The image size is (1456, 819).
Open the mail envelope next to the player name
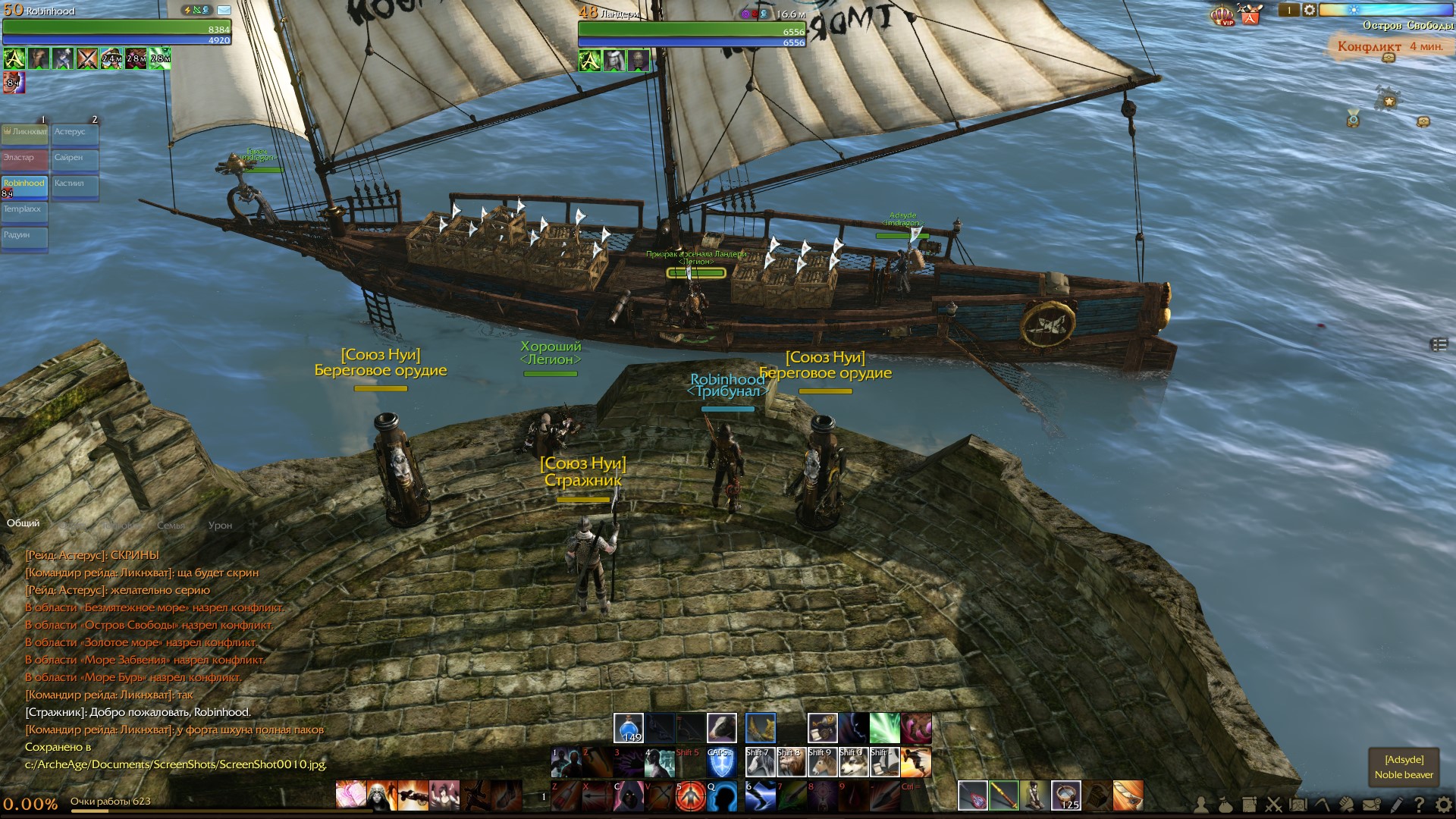point(224,11)
